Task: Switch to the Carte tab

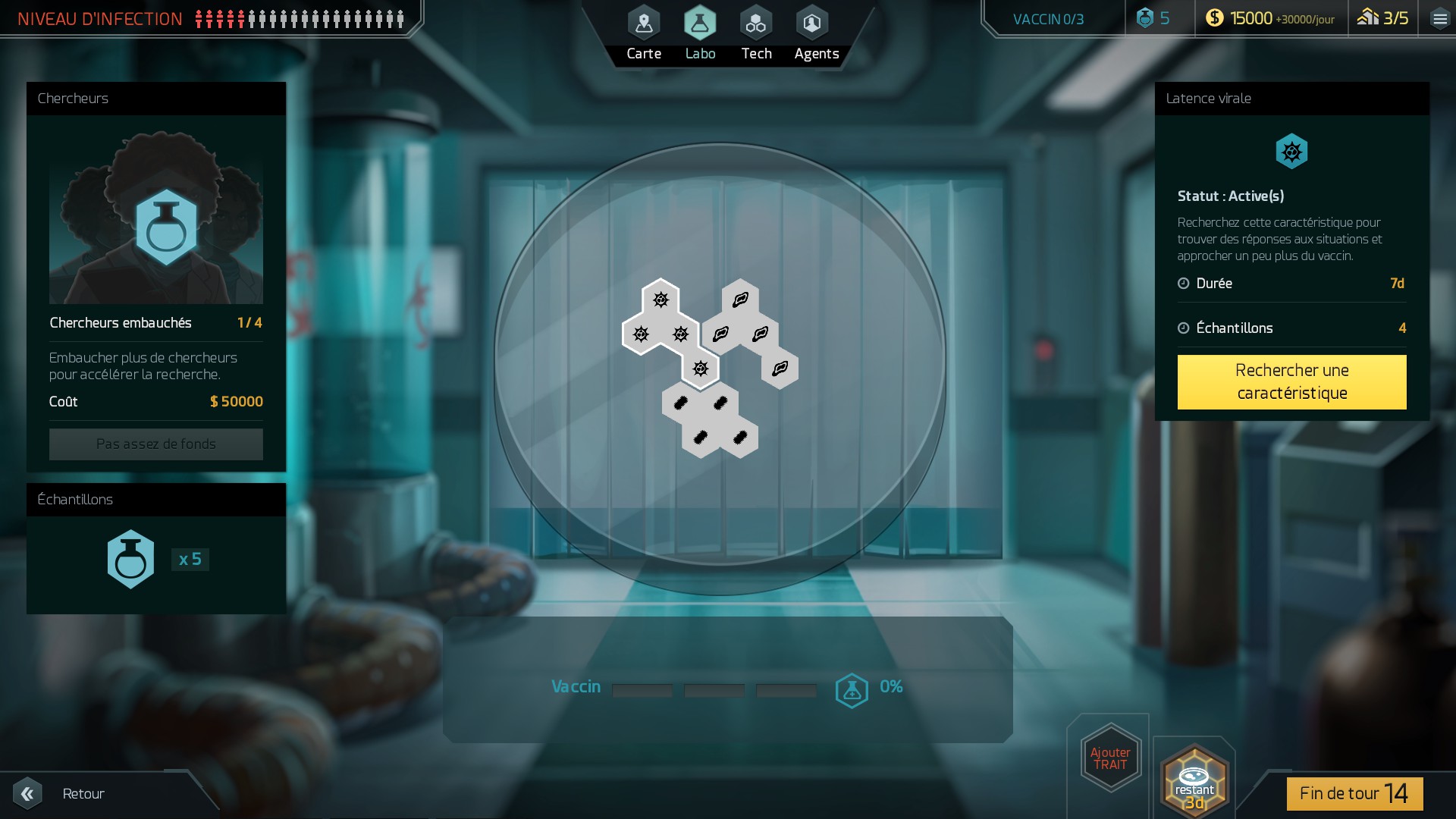Action: pos(644,34)
